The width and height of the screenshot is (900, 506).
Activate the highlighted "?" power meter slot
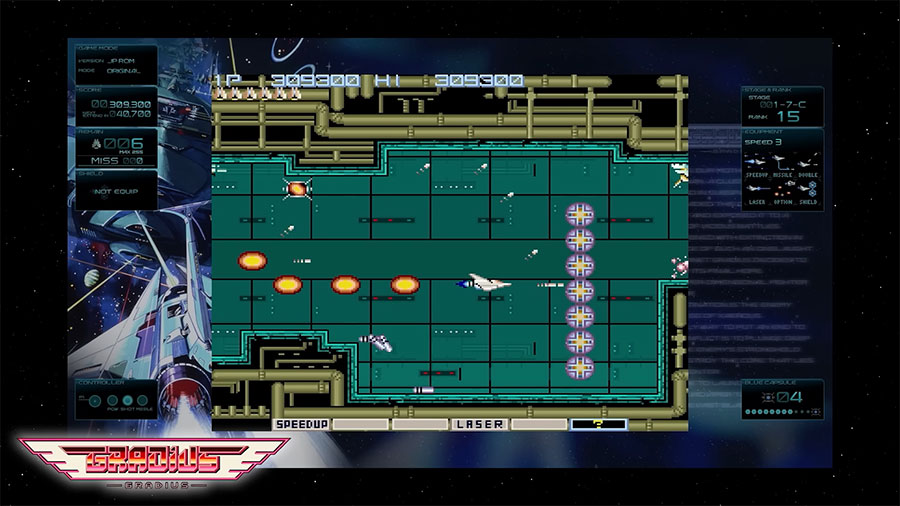pyautogui.click(x=598, y=424)
